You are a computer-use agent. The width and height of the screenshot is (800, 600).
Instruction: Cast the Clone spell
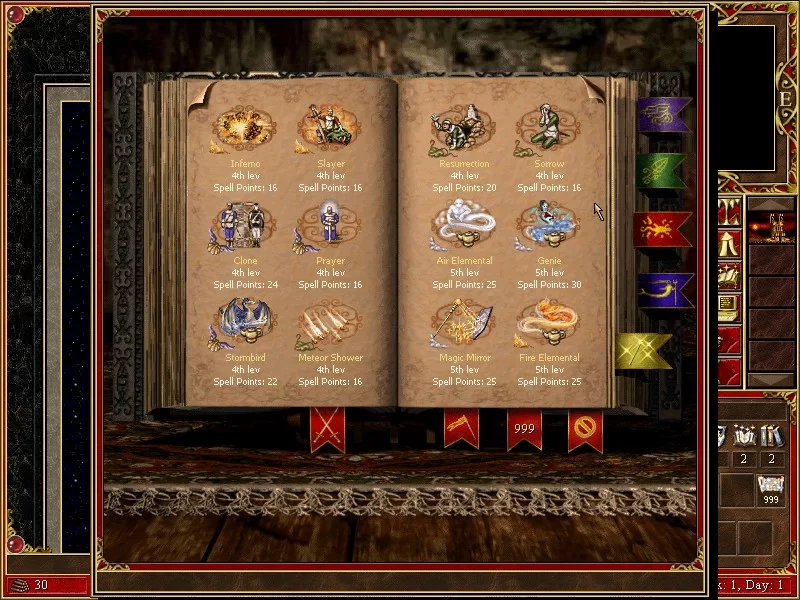point(245,227)
